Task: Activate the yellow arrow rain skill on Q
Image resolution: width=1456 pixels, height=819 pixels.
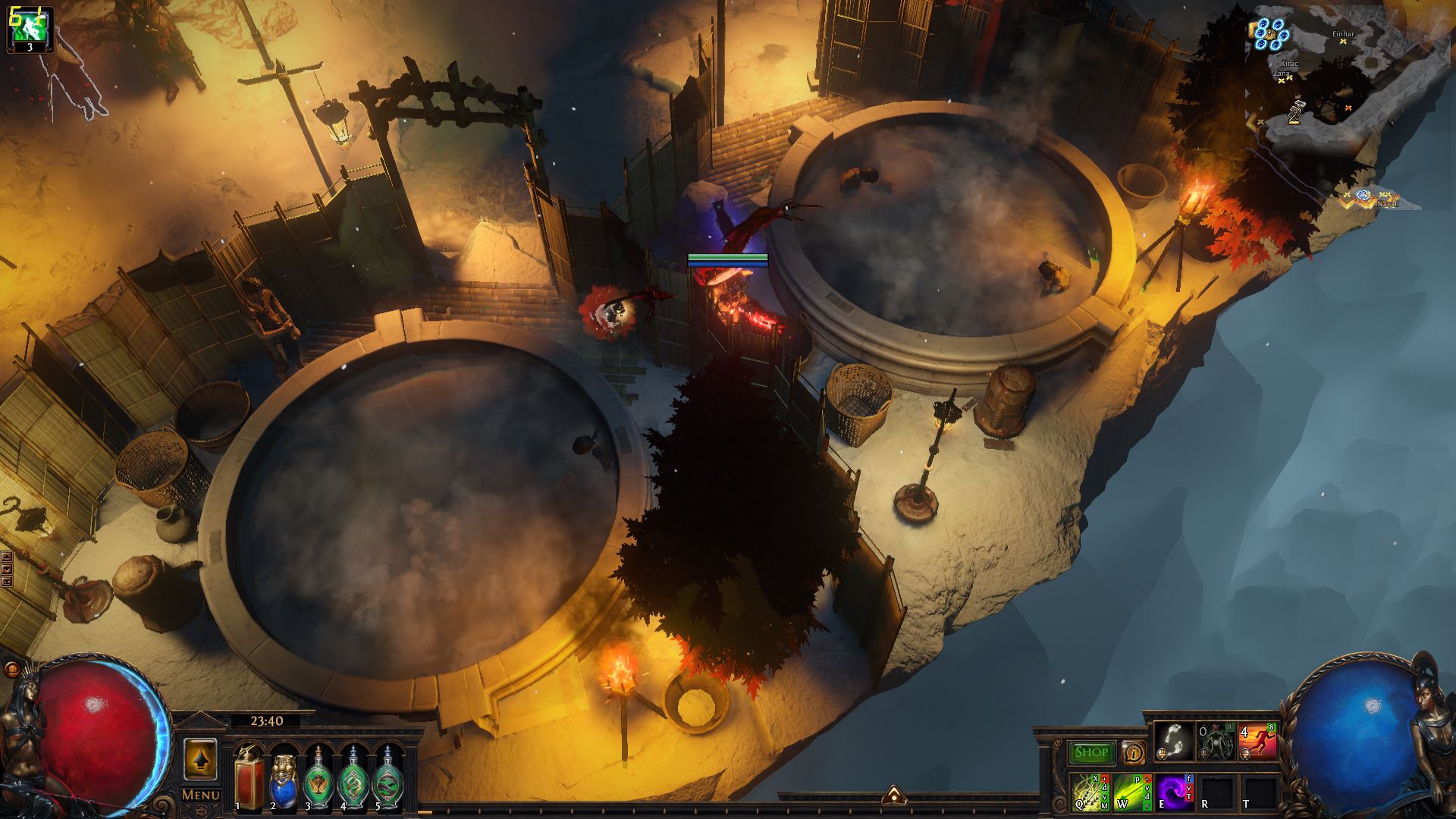Action: 1090,792
